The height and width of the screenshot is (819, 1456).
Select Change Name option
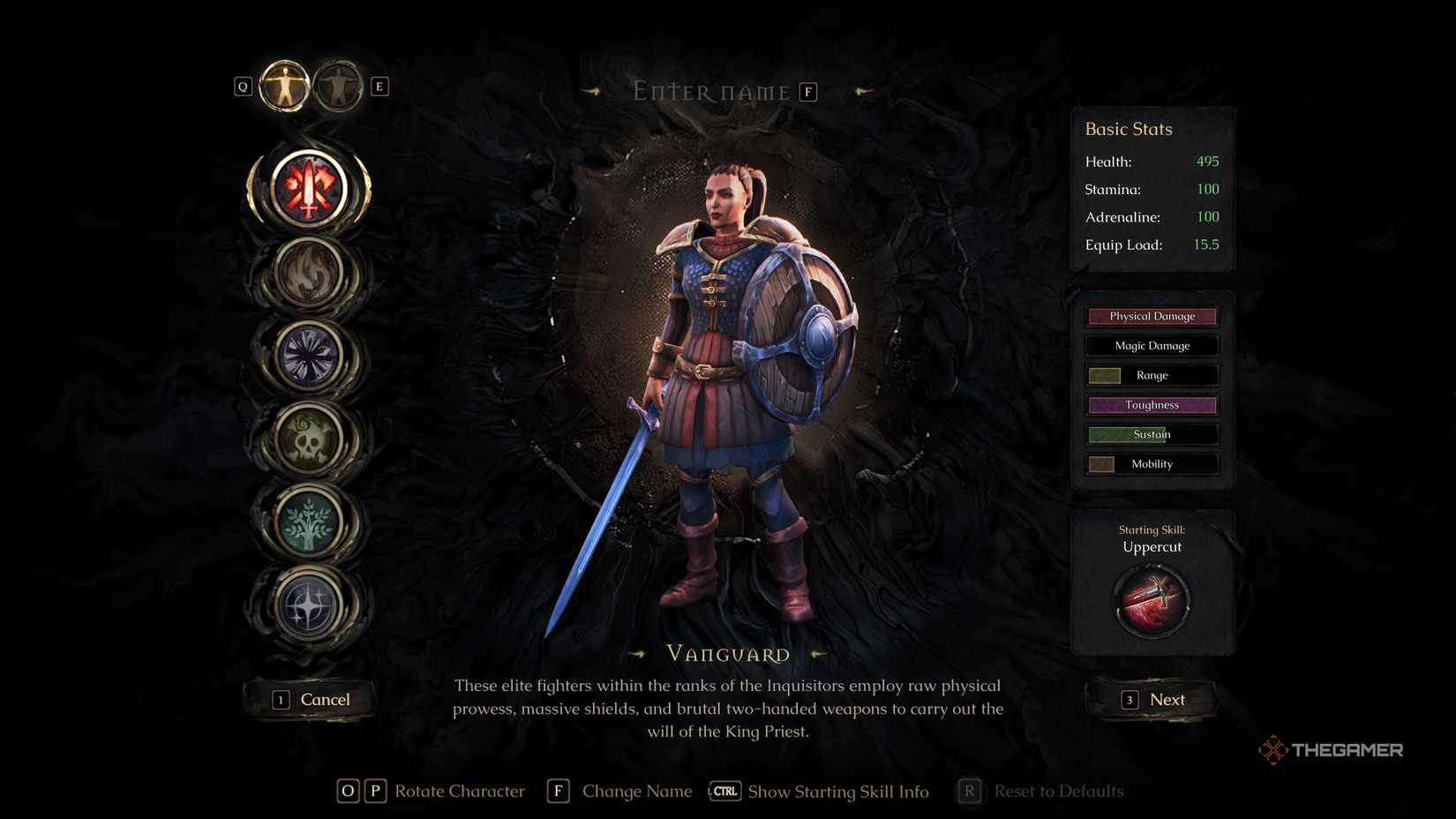coord(637,791)
